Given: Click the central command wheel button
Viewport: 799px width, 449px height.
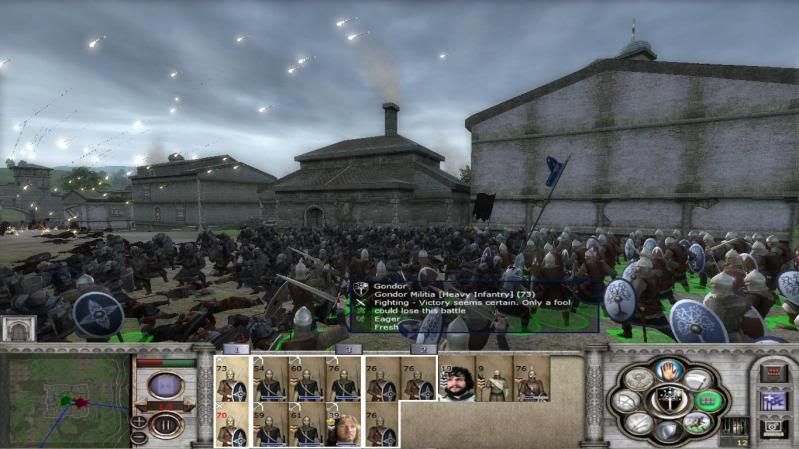Looking at the screenshot, I should 668,400.
